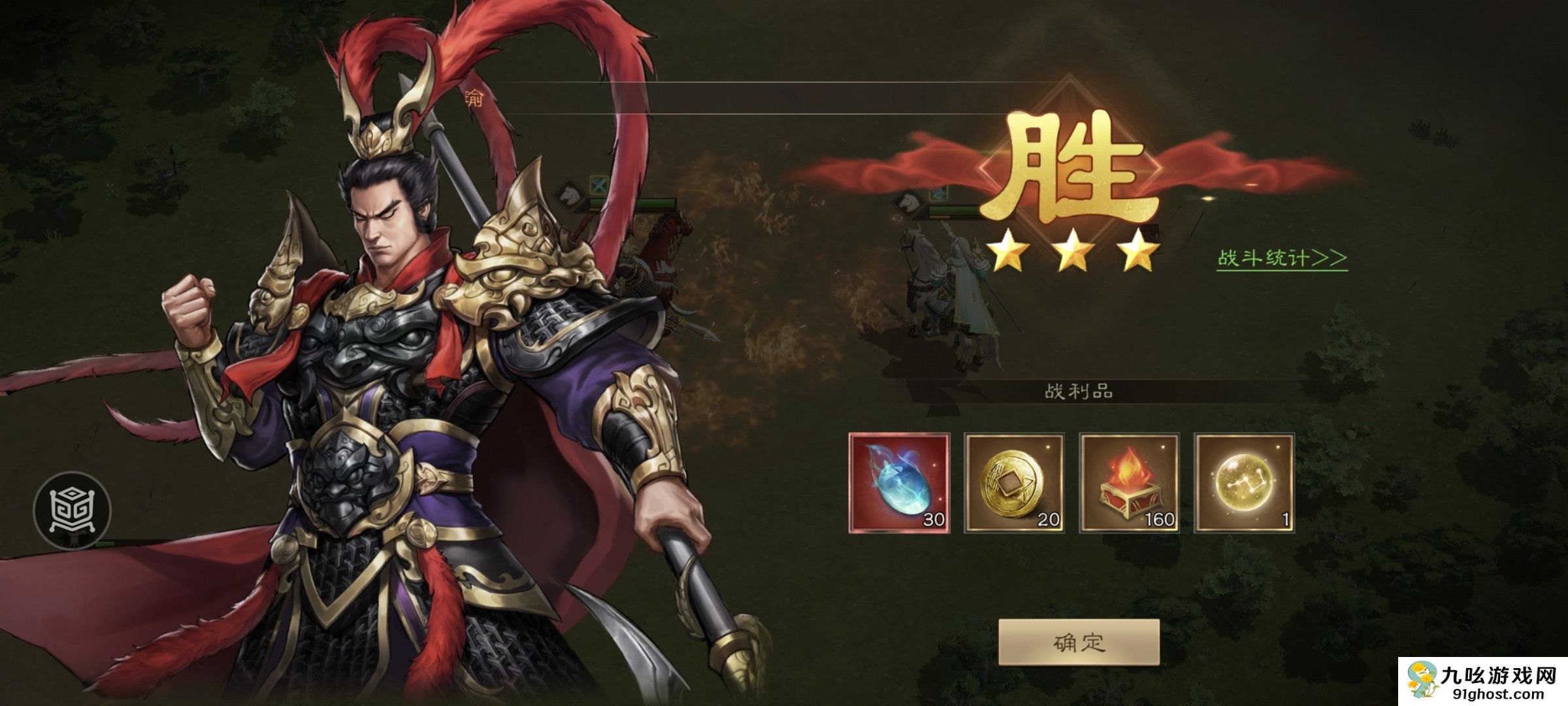Tap the horse badge near the victory banner
This screenshot has width=1568, height=706.
point(906,204)
